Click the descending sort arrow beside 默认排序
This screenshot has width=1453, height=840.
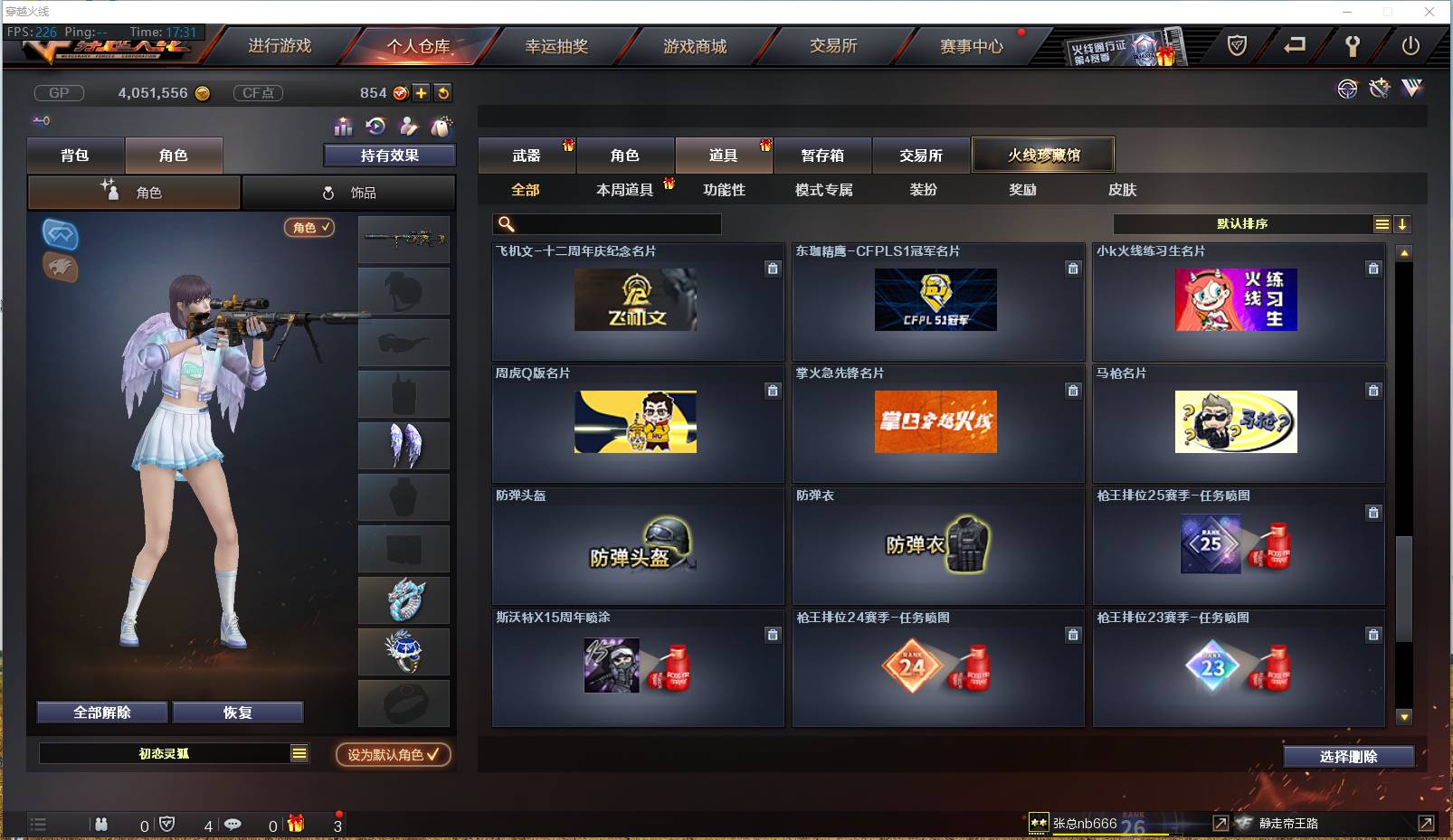pos(1402,223)
